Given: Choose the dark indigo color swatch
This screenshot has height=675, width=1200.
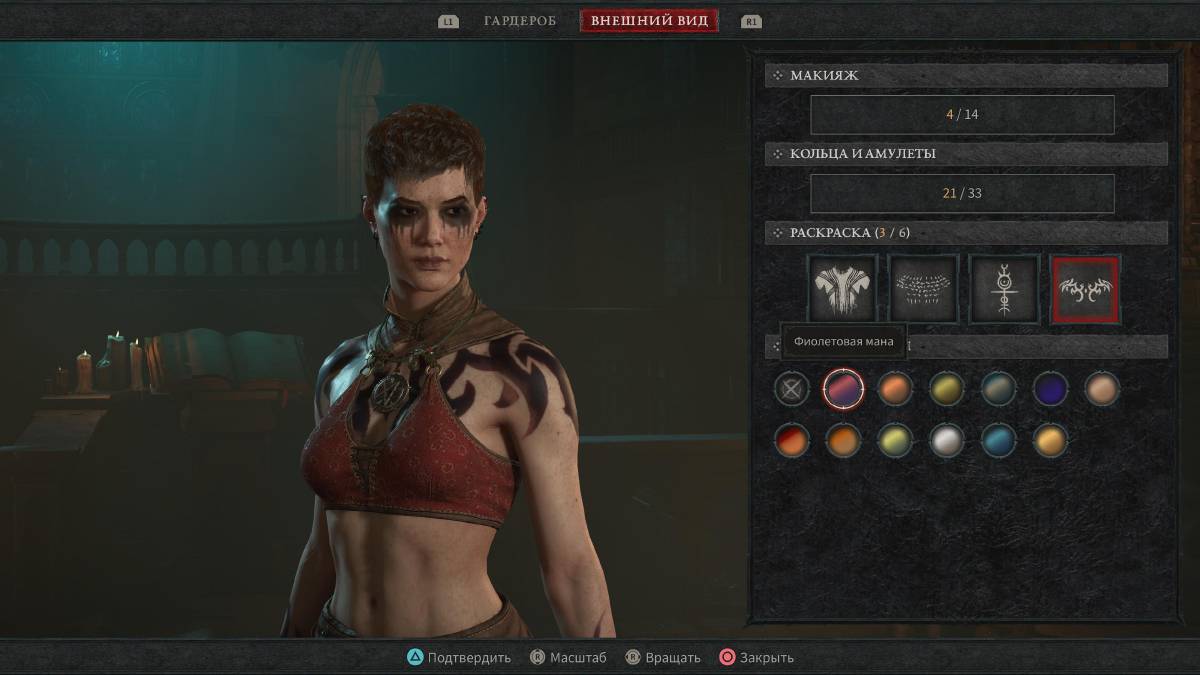Looking at the screenshot, I should [x=1050, y=388].
